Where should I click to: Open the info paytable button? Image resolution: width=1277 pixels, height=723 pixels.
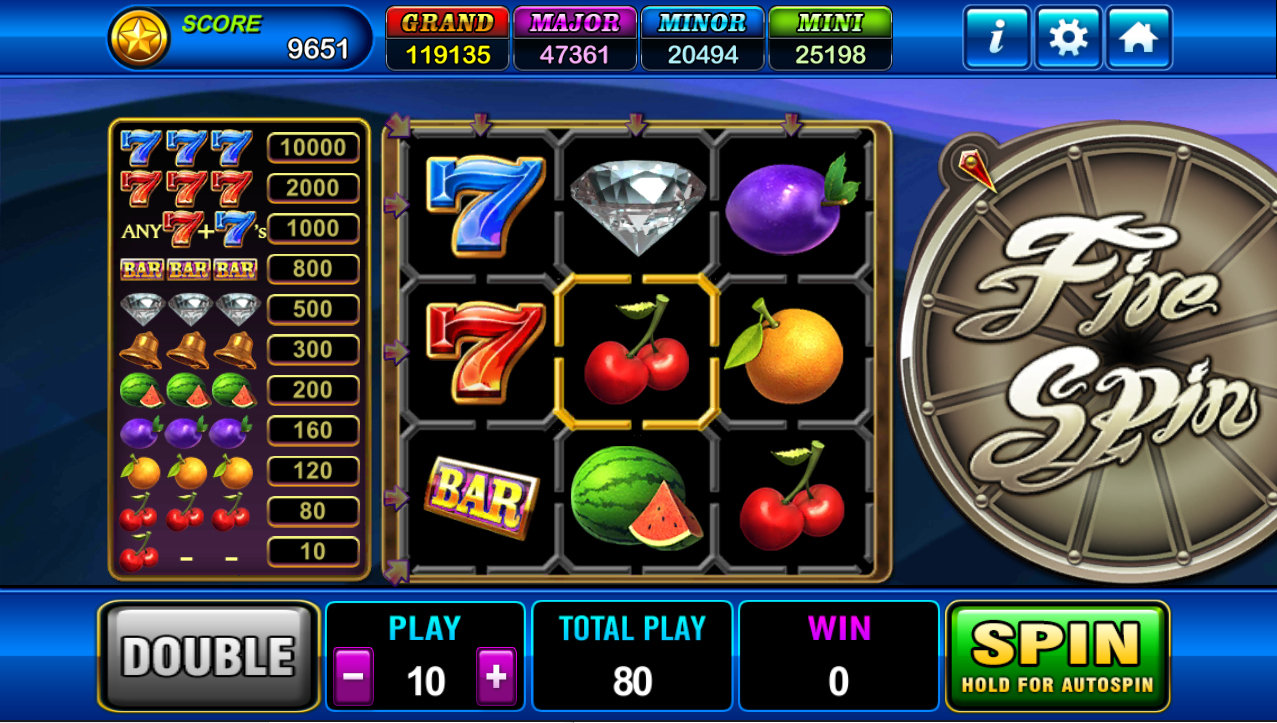[996, 38]
